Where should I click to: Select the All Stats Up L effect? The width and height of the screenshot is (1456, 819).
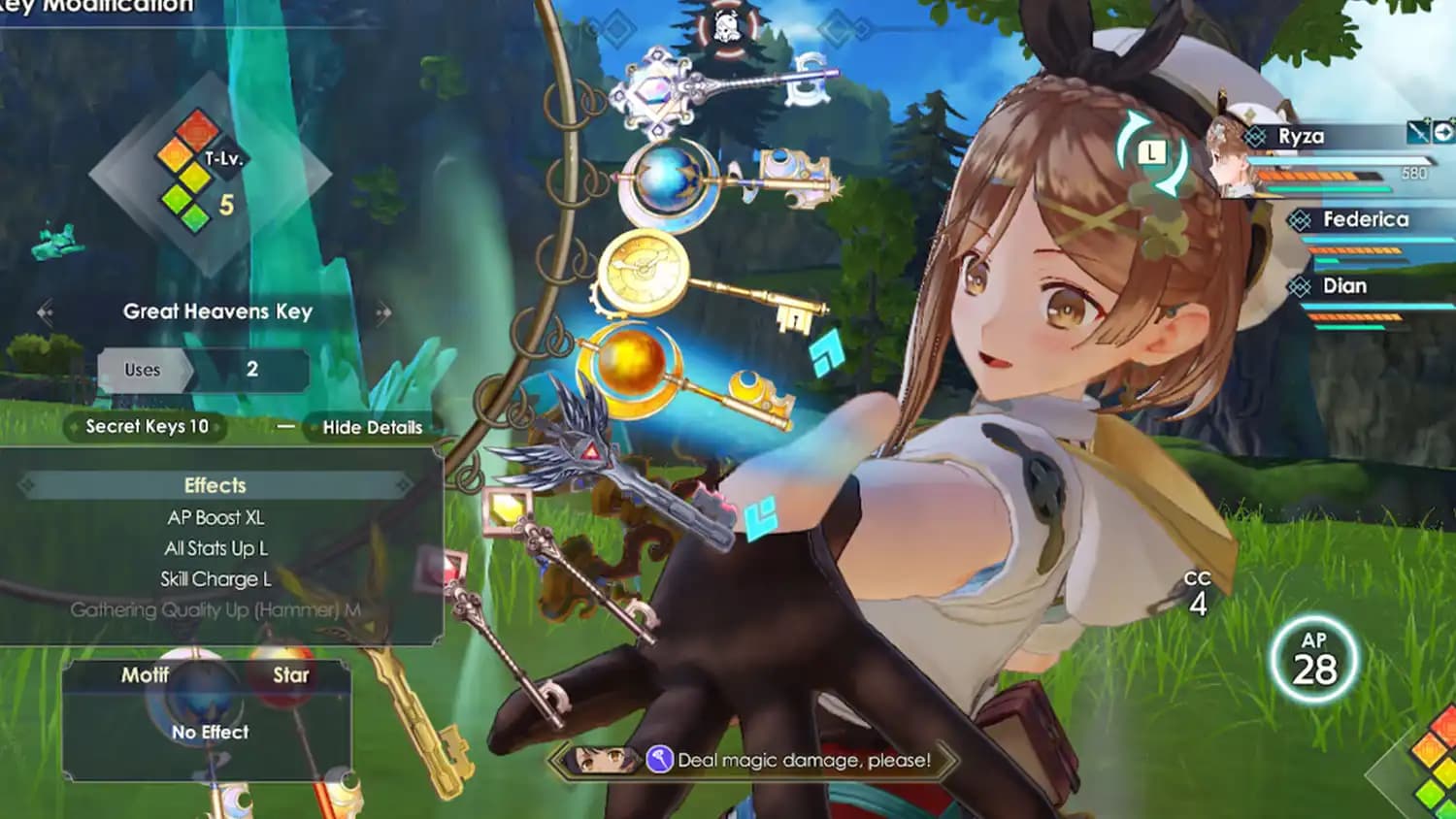click(215, 549)
